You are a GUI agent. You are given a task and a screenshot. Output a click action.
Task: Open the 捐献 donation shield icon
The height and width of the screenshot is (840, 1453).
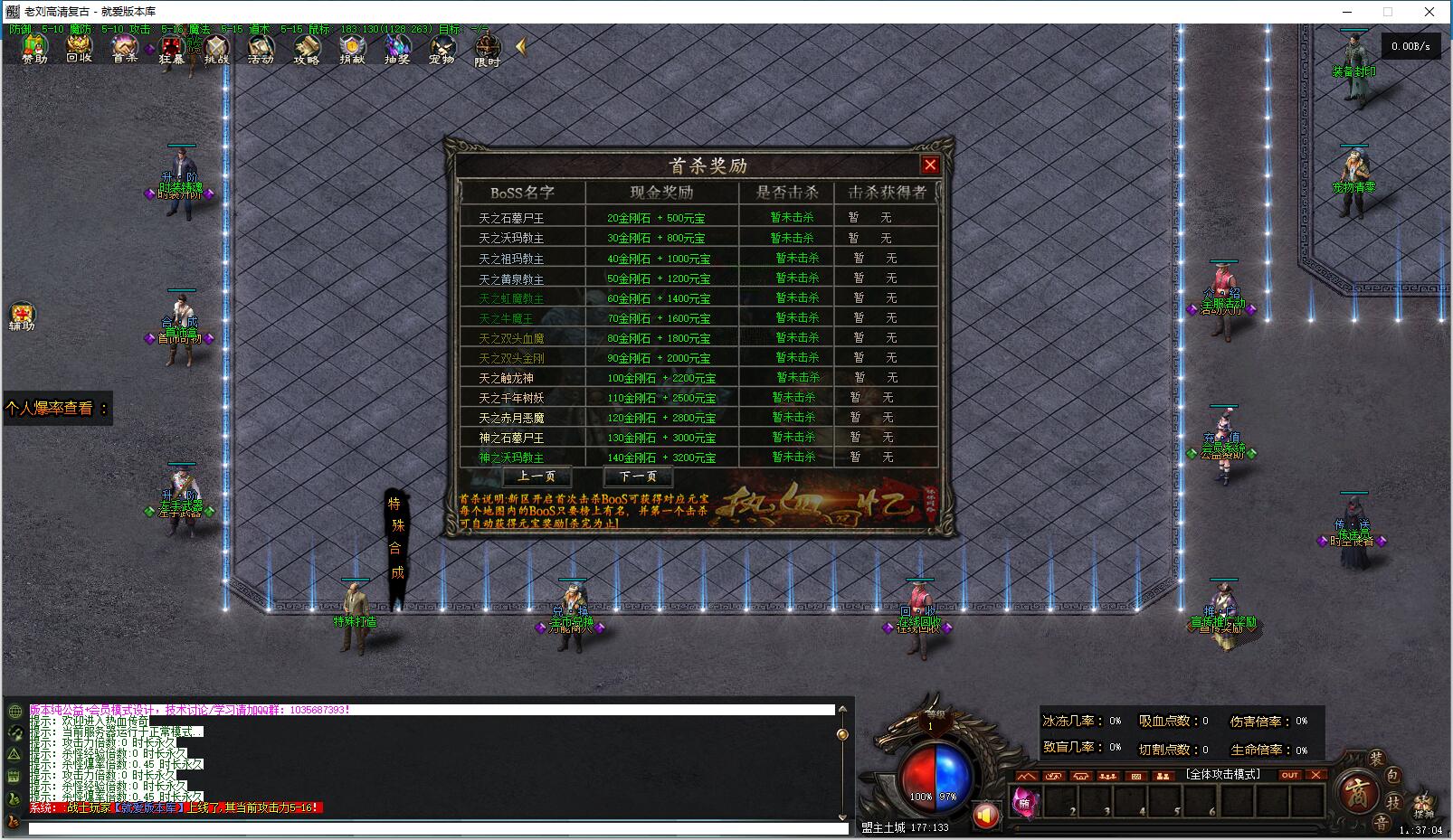(352, 47)
